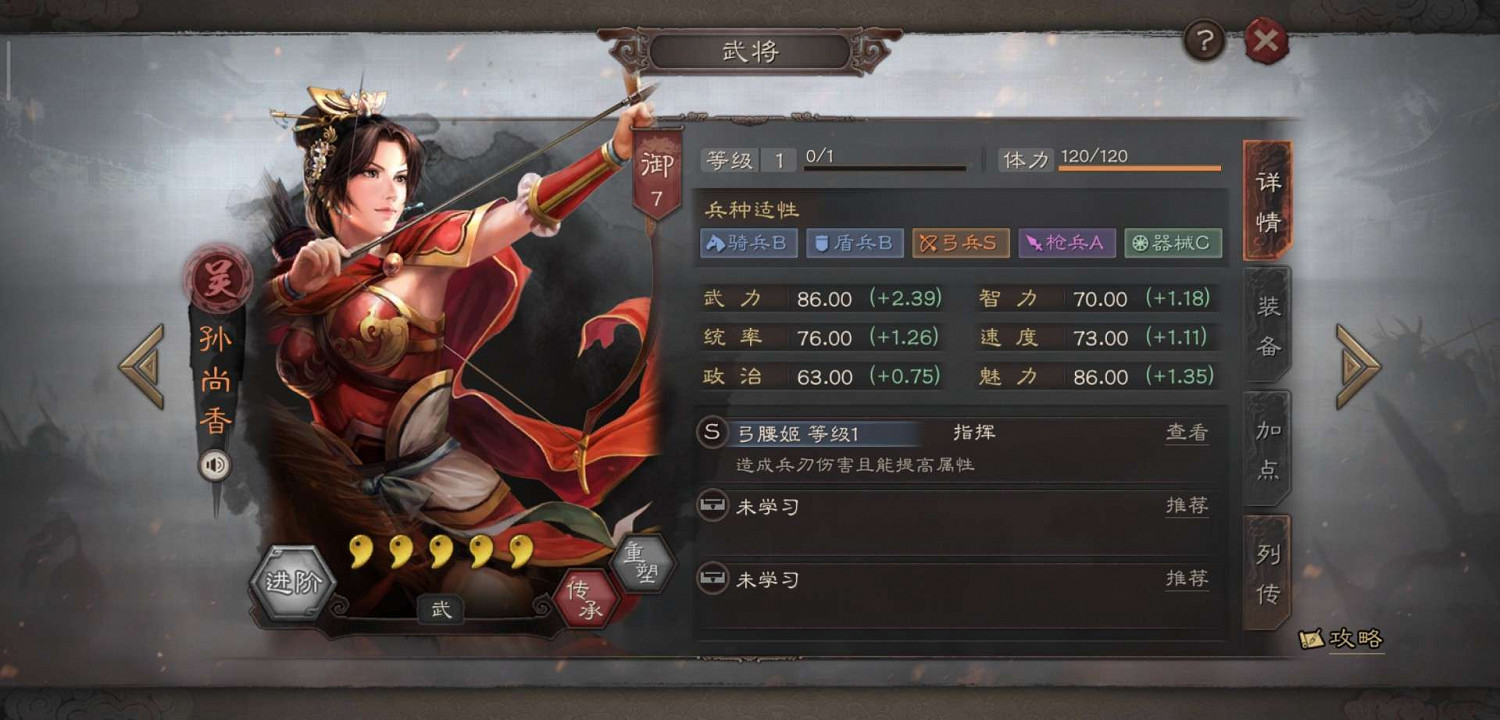Tap the 弓兵S archer aptitude badge
1500x720 pixels.
coord(960,242)
